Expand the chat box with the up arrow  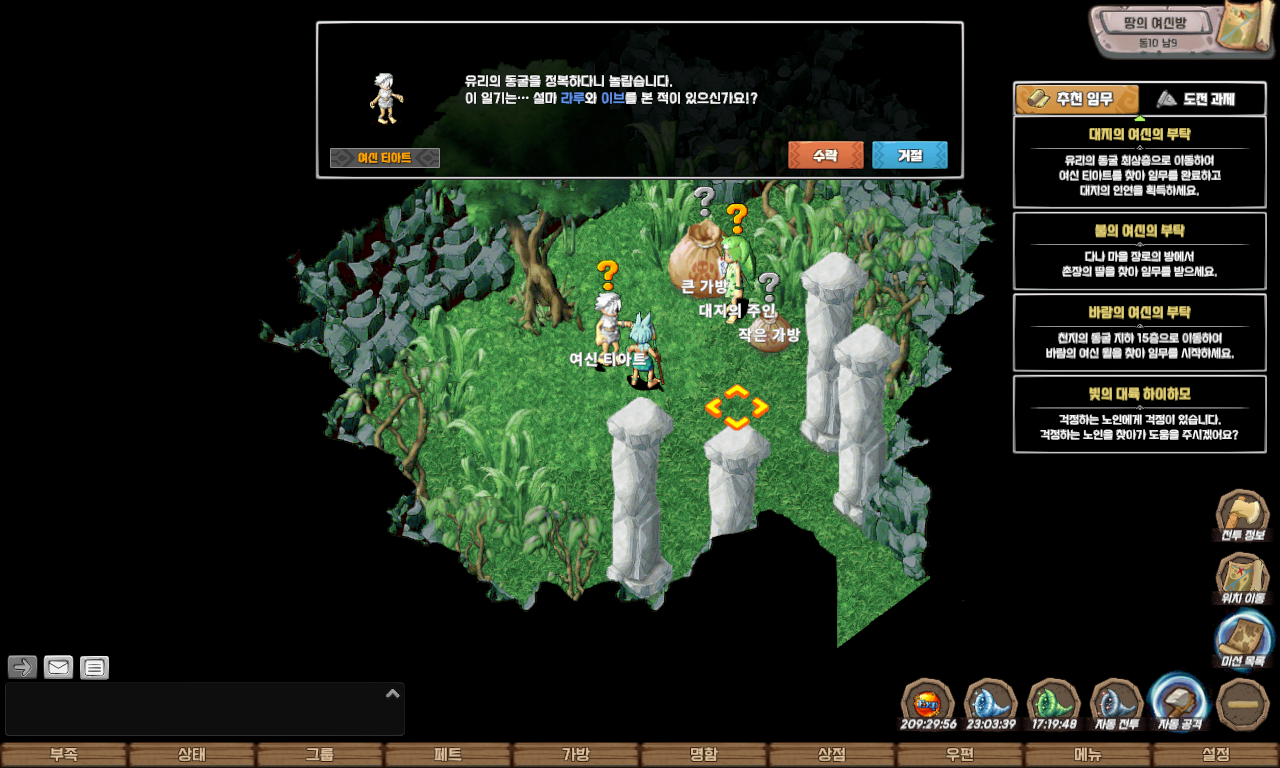tap(393, 693)
